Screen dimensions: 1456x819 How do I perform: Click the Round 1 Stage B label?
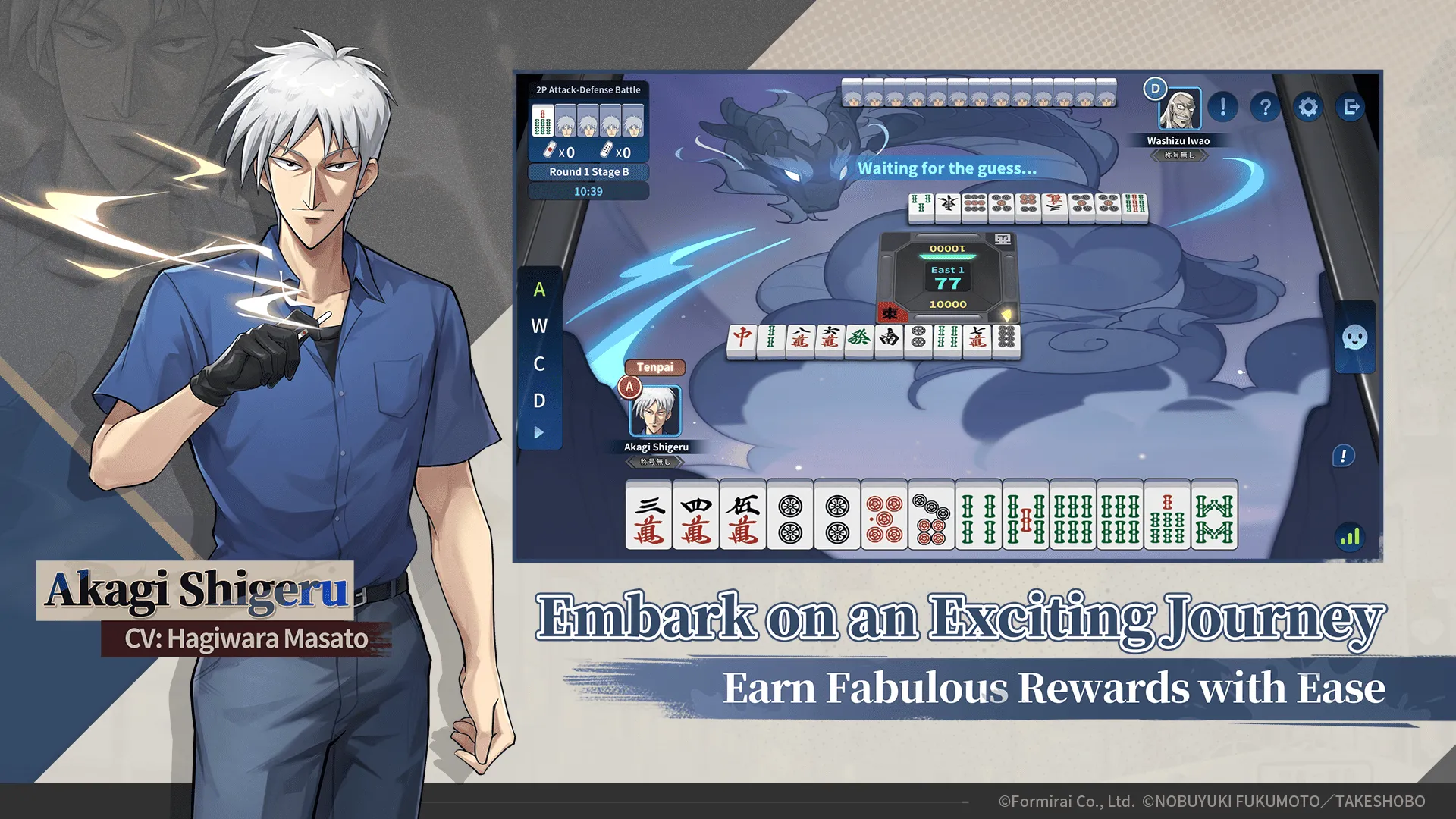588,172
